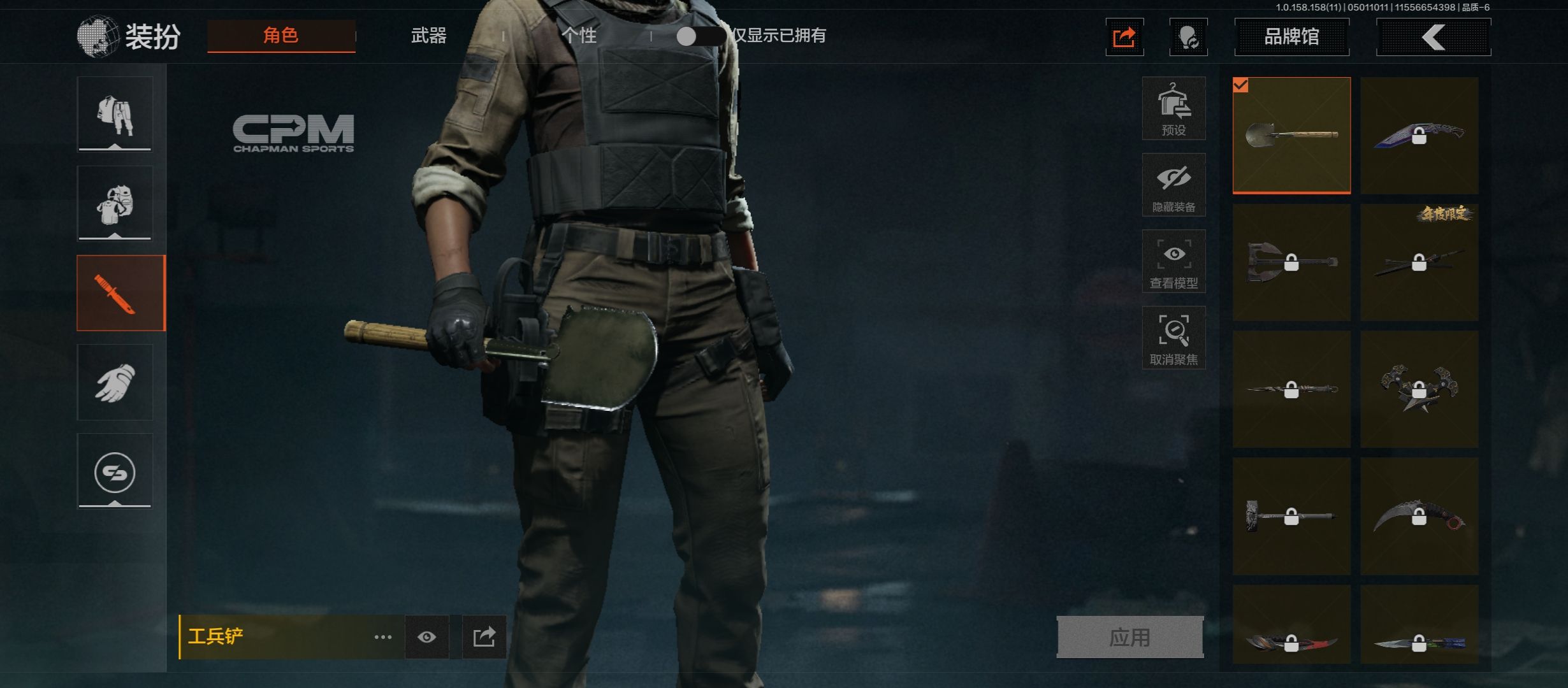1568x688 pixels.
Task: Select the 个性 tab
Action: tap(579, 36)
